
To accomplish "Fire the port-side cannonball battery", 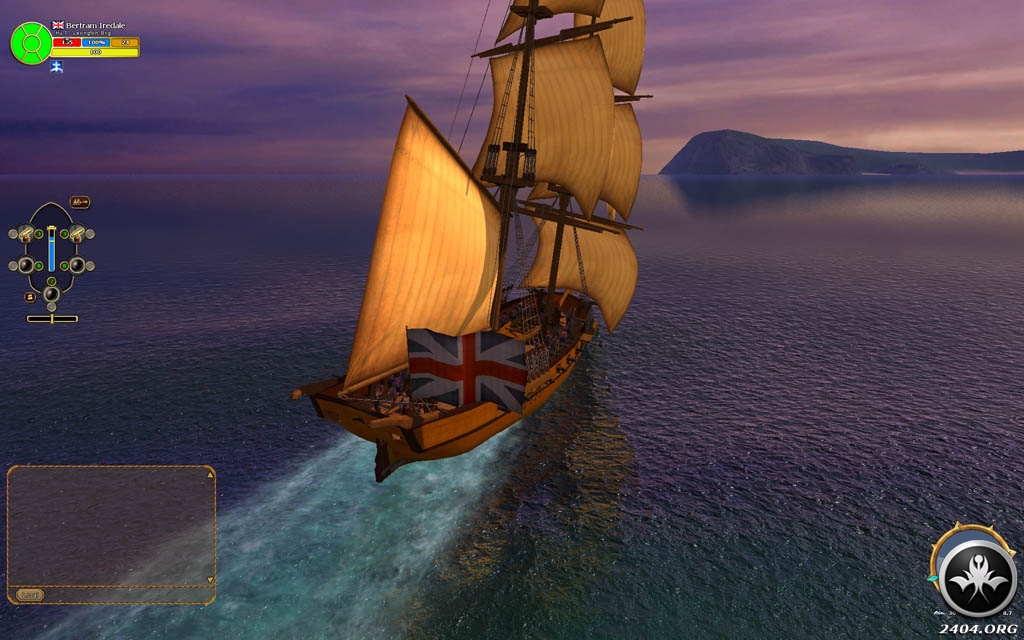I will (25, 265).
